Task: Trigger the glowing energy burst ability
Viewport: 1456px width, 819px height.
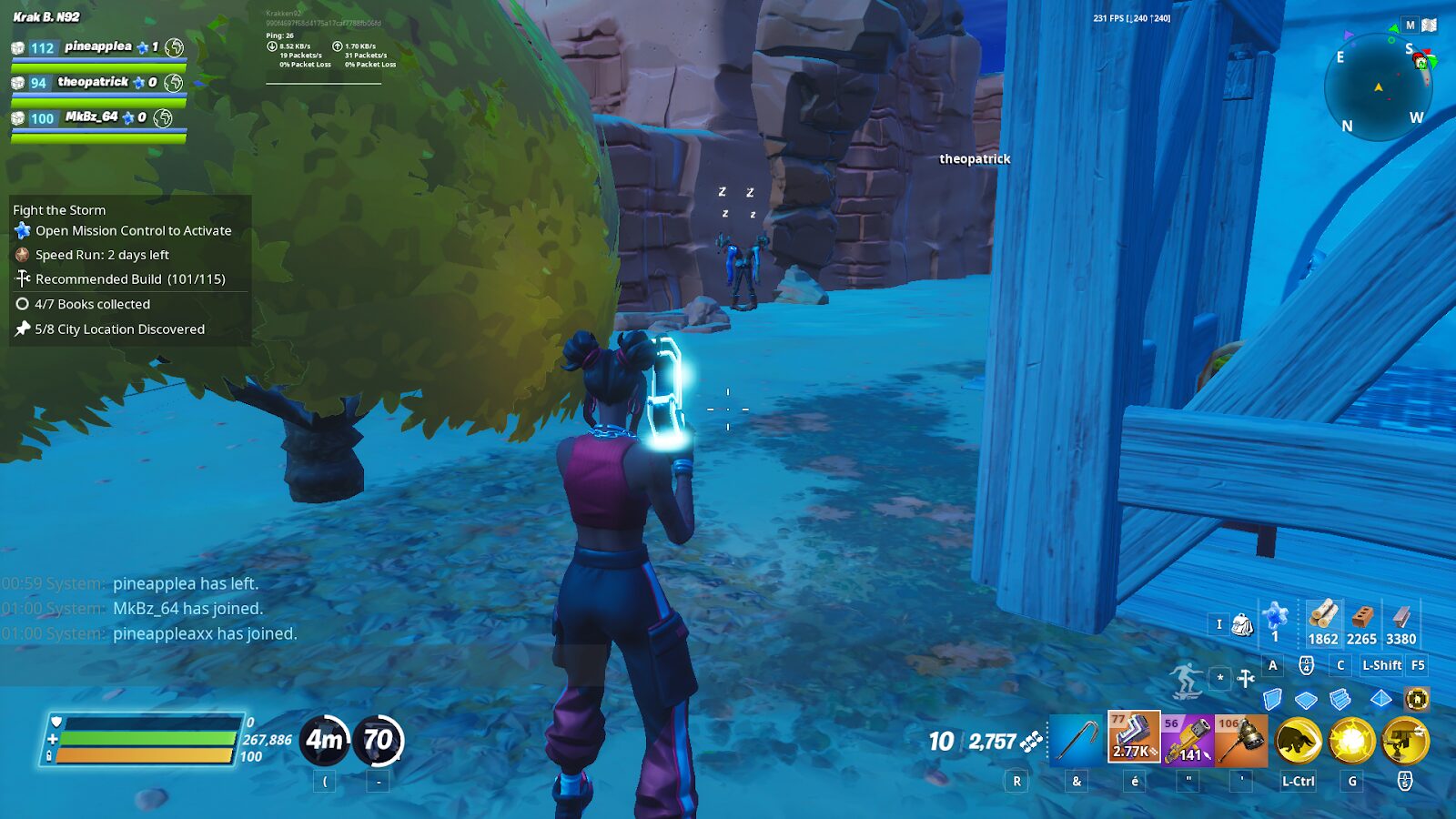Action: pos(1351,741)
